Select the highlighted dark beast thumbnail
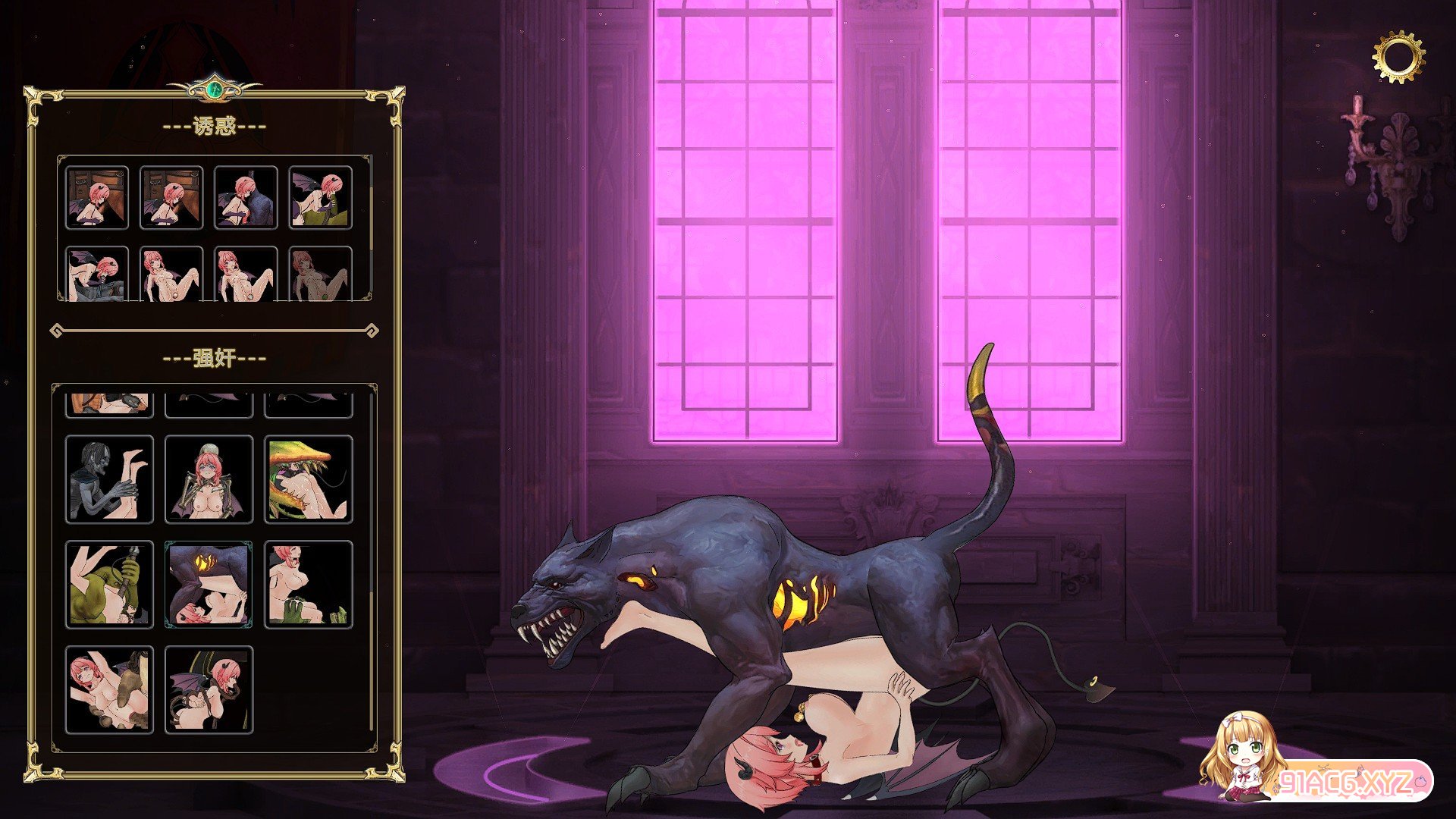 click(209, 585)
